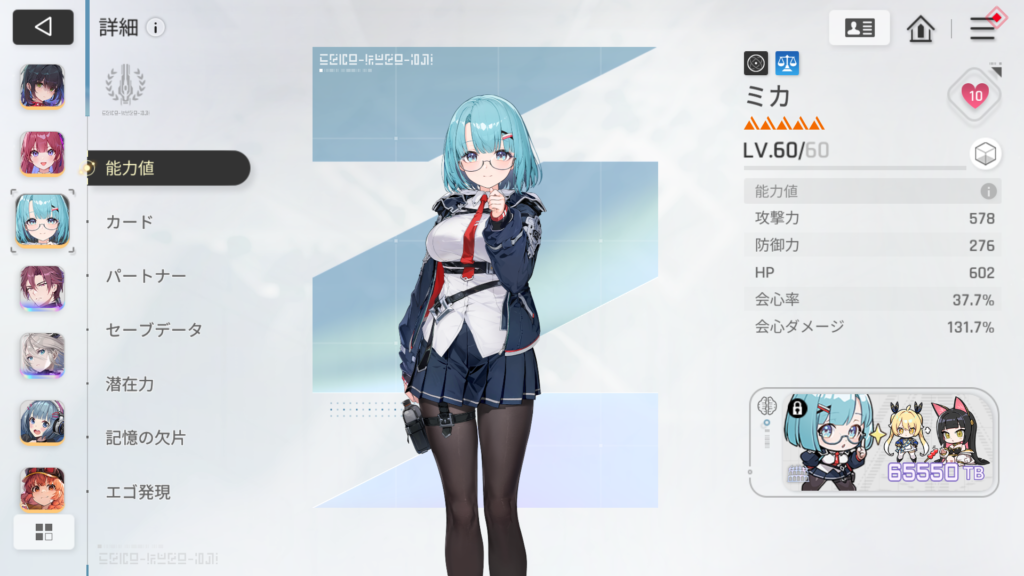The image size is (1024, 576).
Task: Choose the orange-haired character portrait
Action: pos(42,488)
